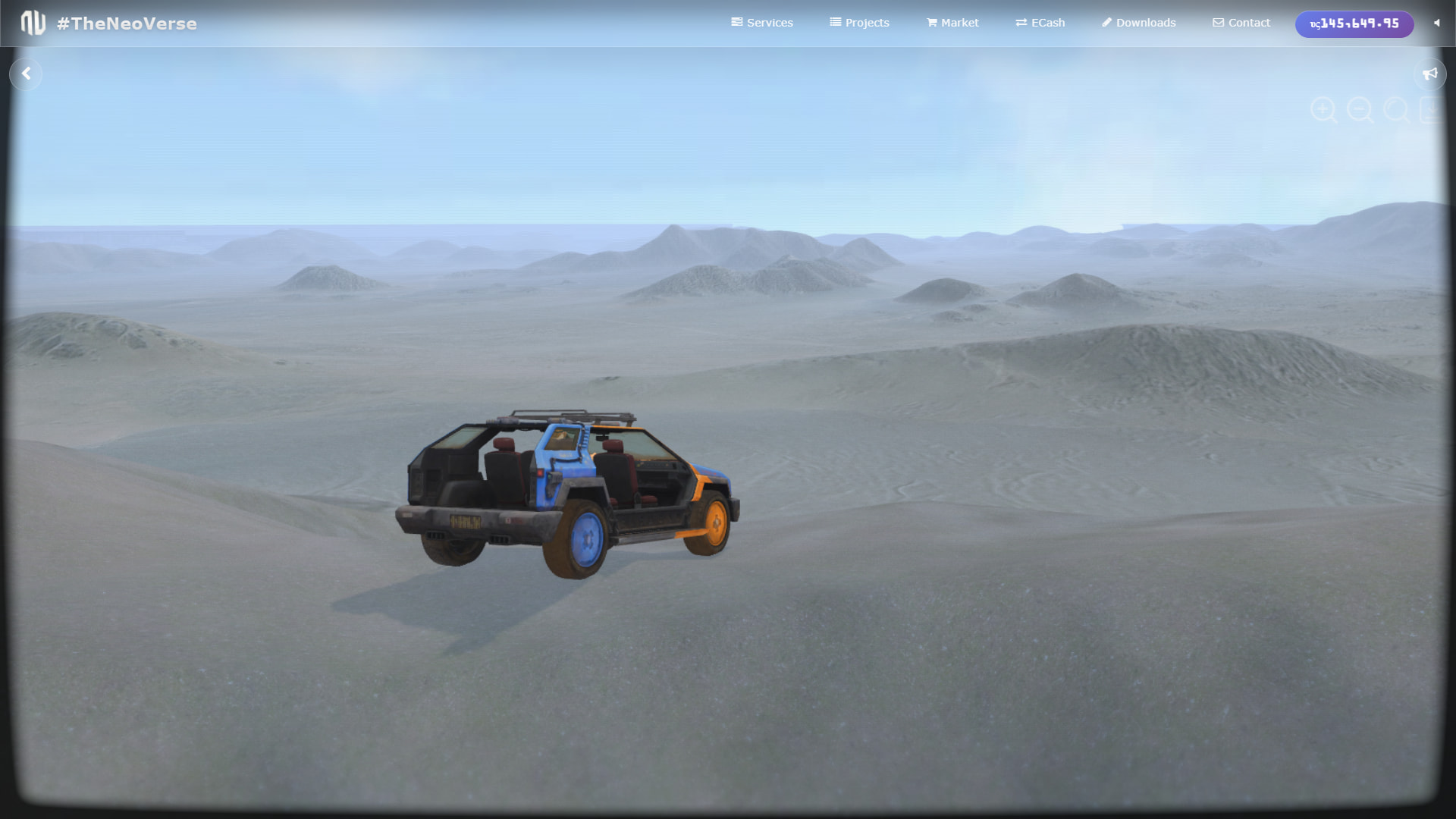
Task: Select the ECash menu item
Action: (x=1040, y=23)
